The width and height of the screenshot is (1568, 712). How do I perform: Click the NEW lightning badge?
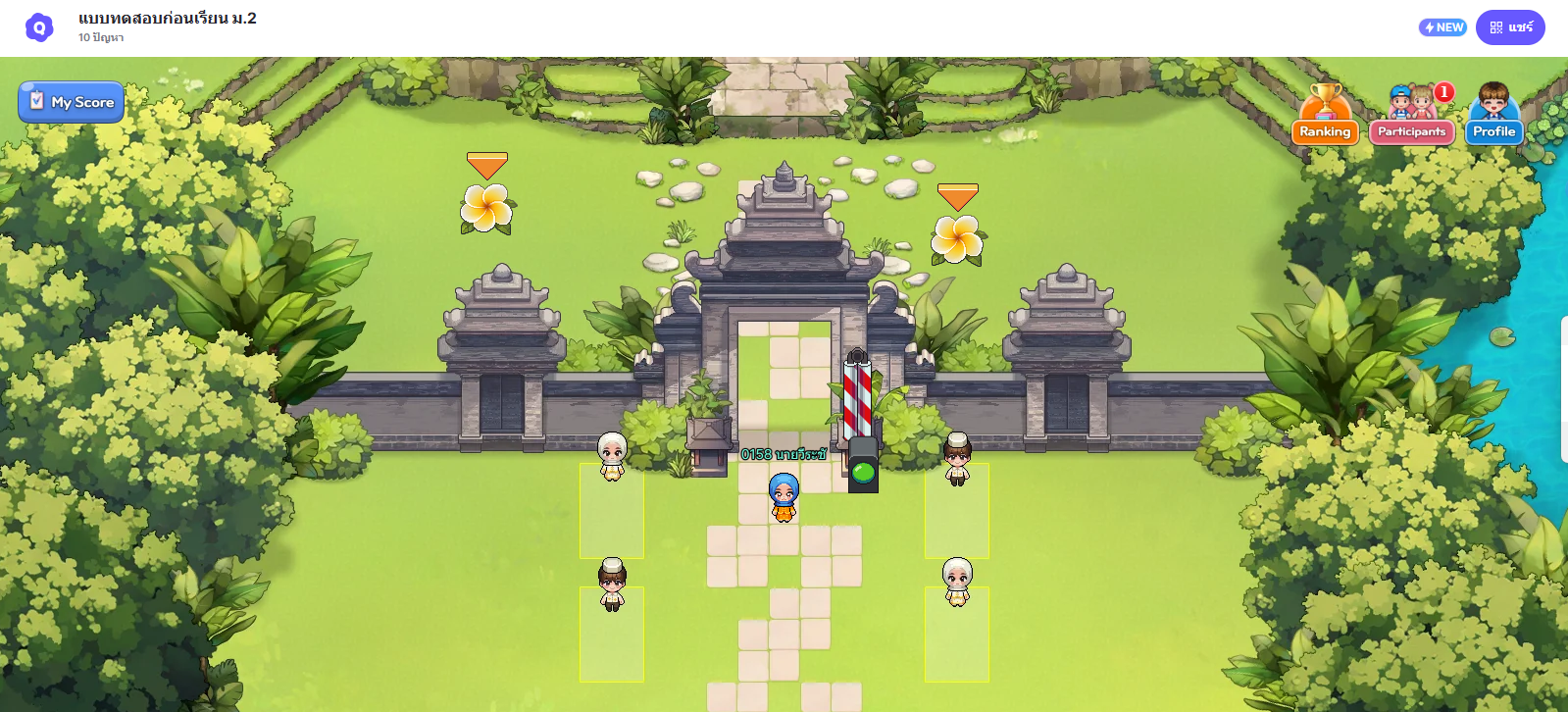click(x=1442, y=27)
